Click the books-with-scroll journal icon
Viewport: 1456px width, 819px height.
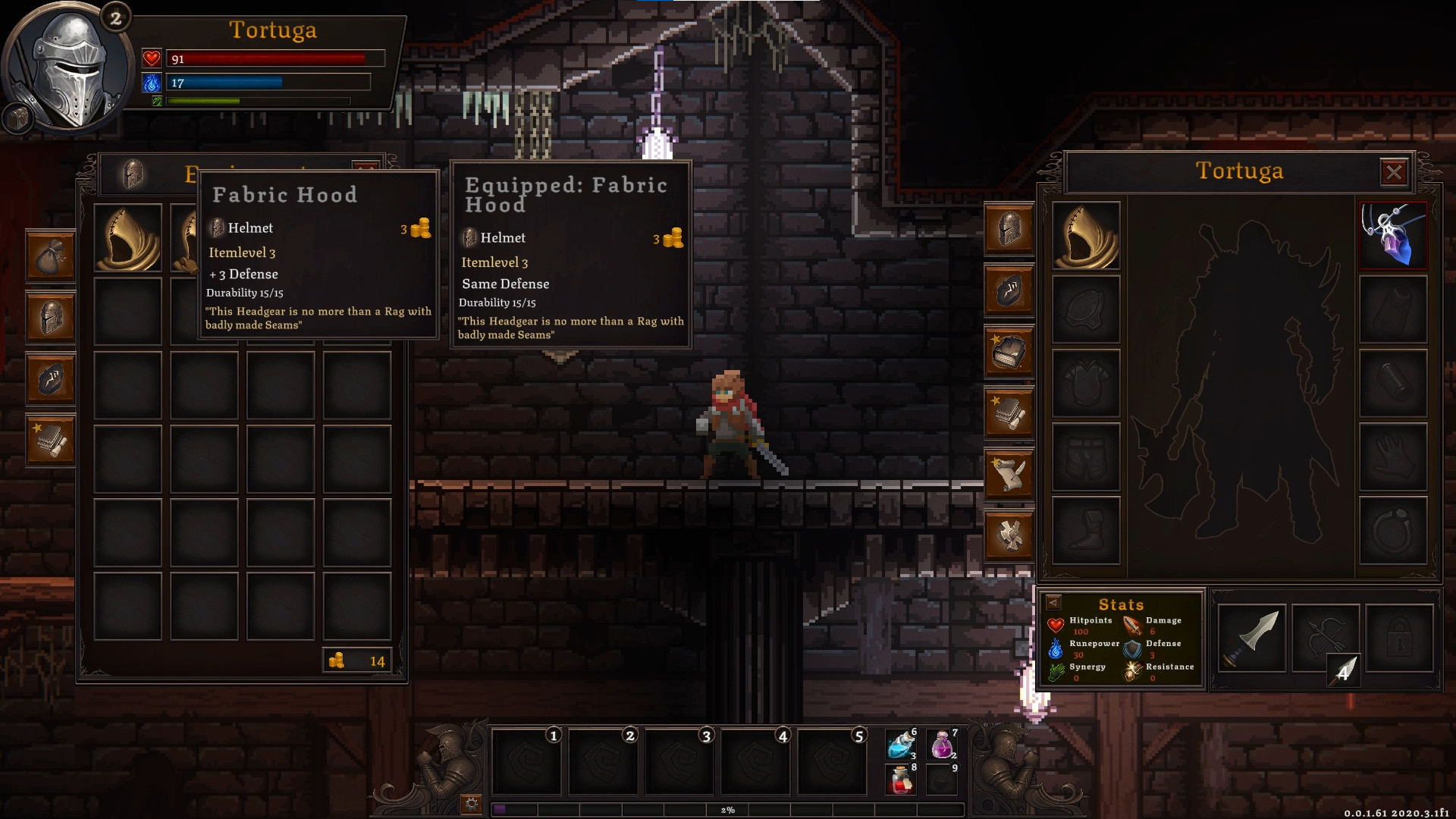(1009, 413)
